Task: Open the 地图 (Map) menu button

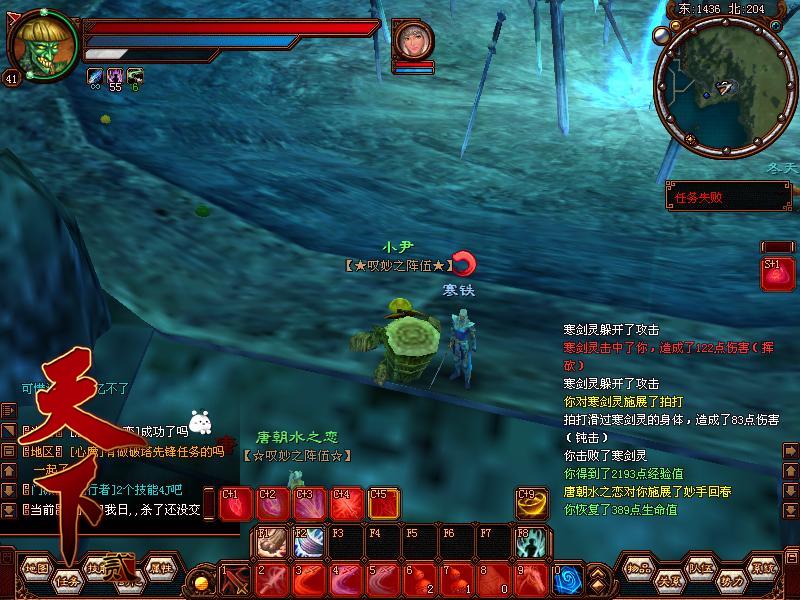Action: point(37,568)
